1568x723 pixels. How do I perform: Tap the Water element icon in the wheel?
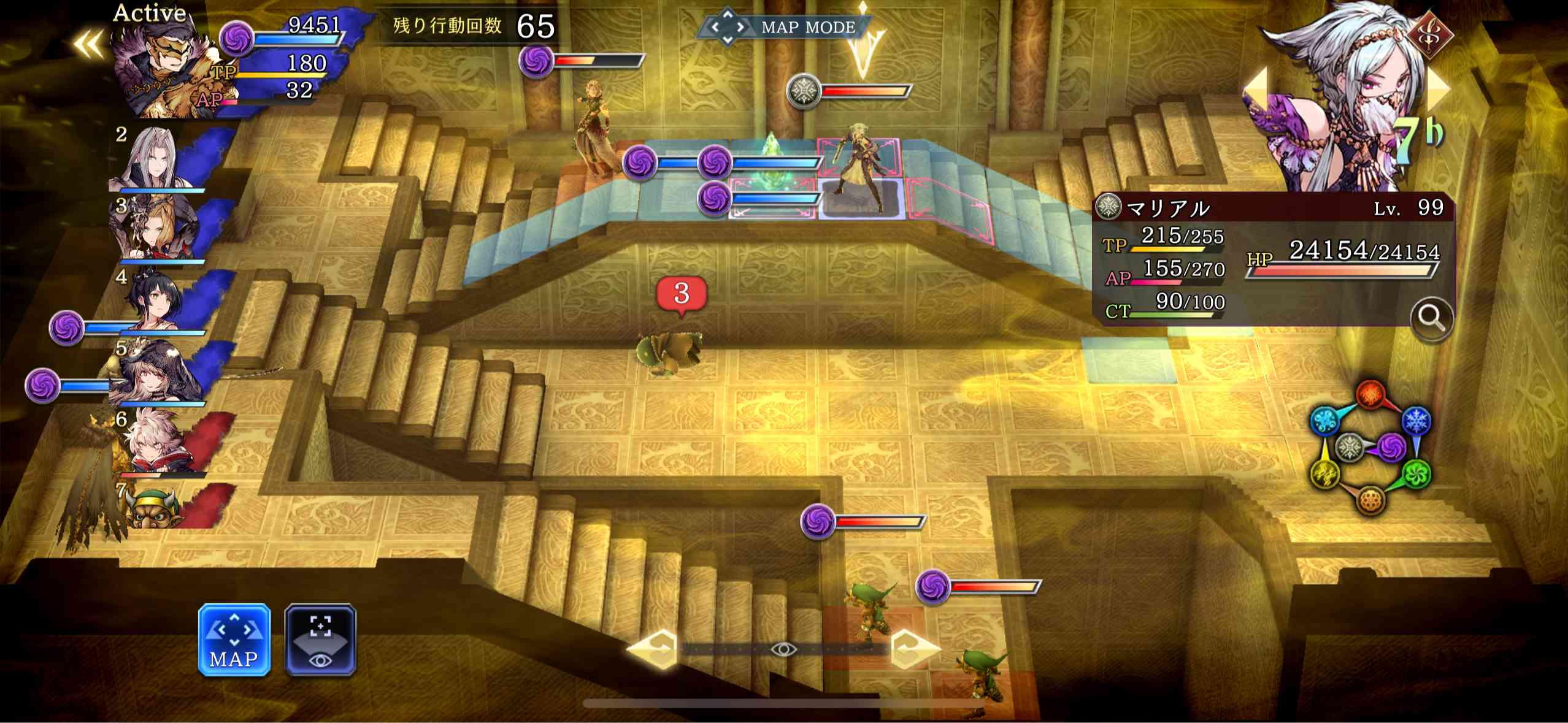click(1326, 421)
